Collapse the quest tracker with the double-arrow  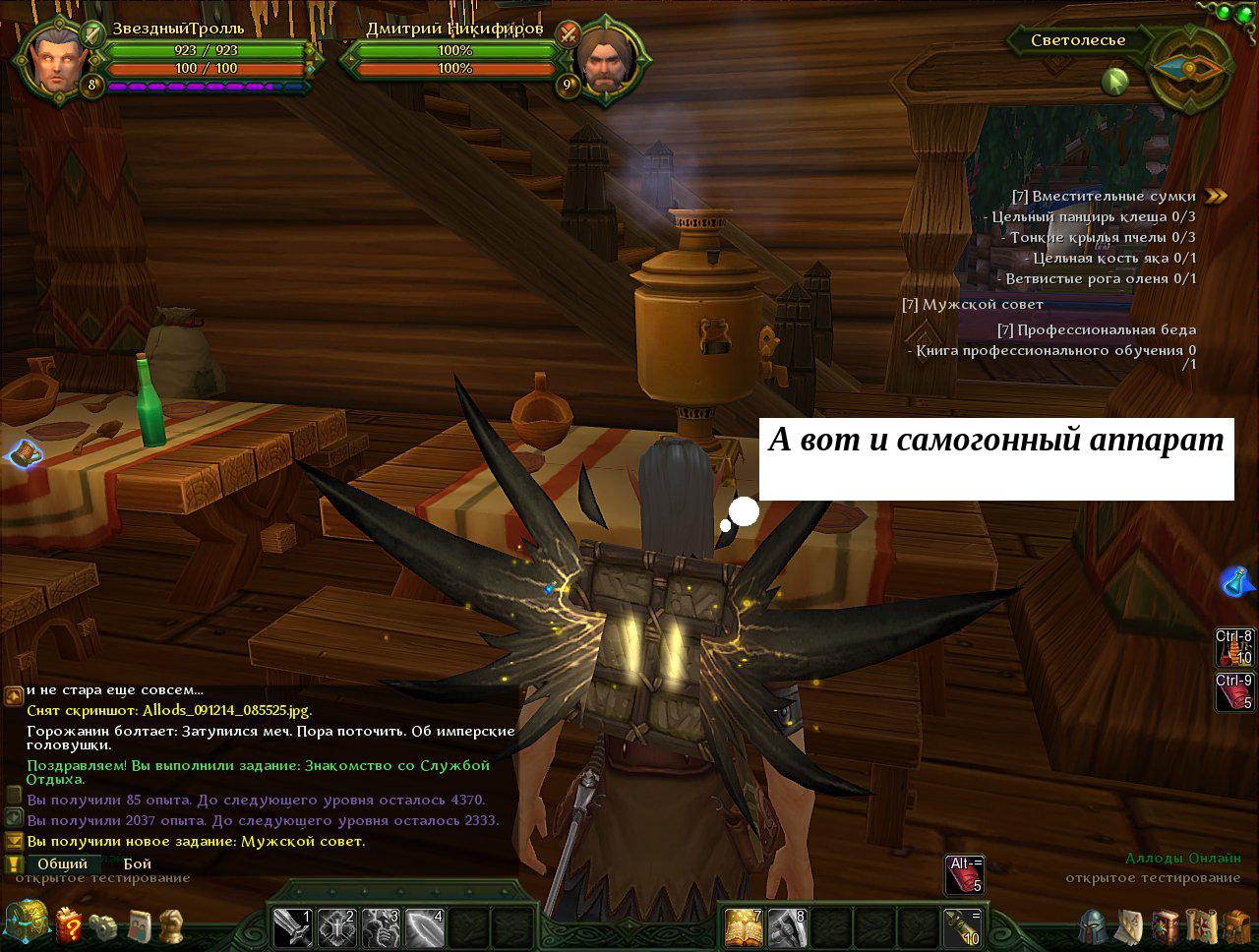(1217, 196)
